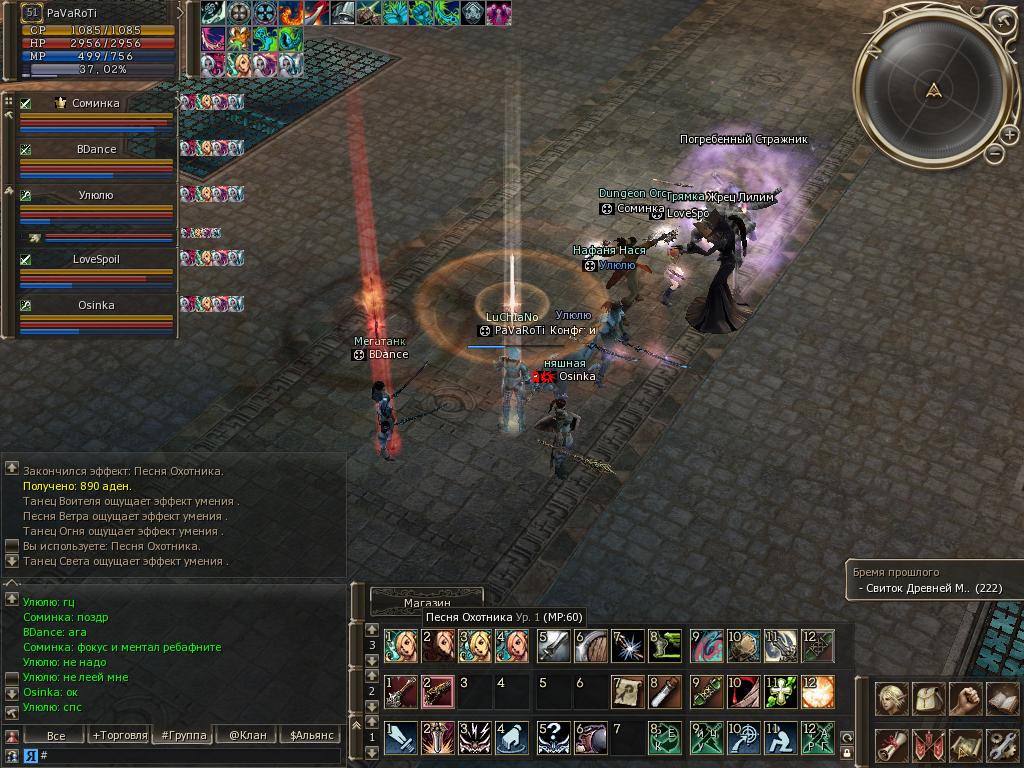1024x768 pixels.
Task: Open the character status elf-face icon
Action: pyautogui.click(x=891, y=699)
